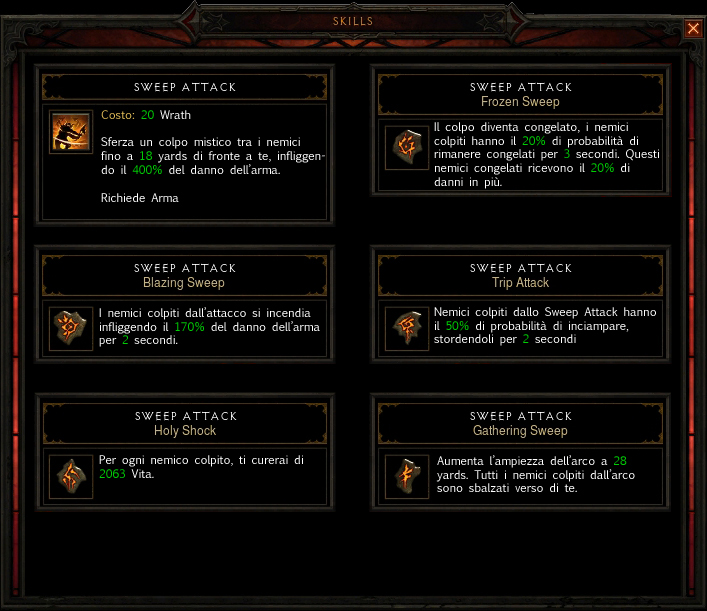Pick the Blazing Sweep rune icon
Image resolution: width=707 pixels, height=611 pixels.
pos(71,328)
